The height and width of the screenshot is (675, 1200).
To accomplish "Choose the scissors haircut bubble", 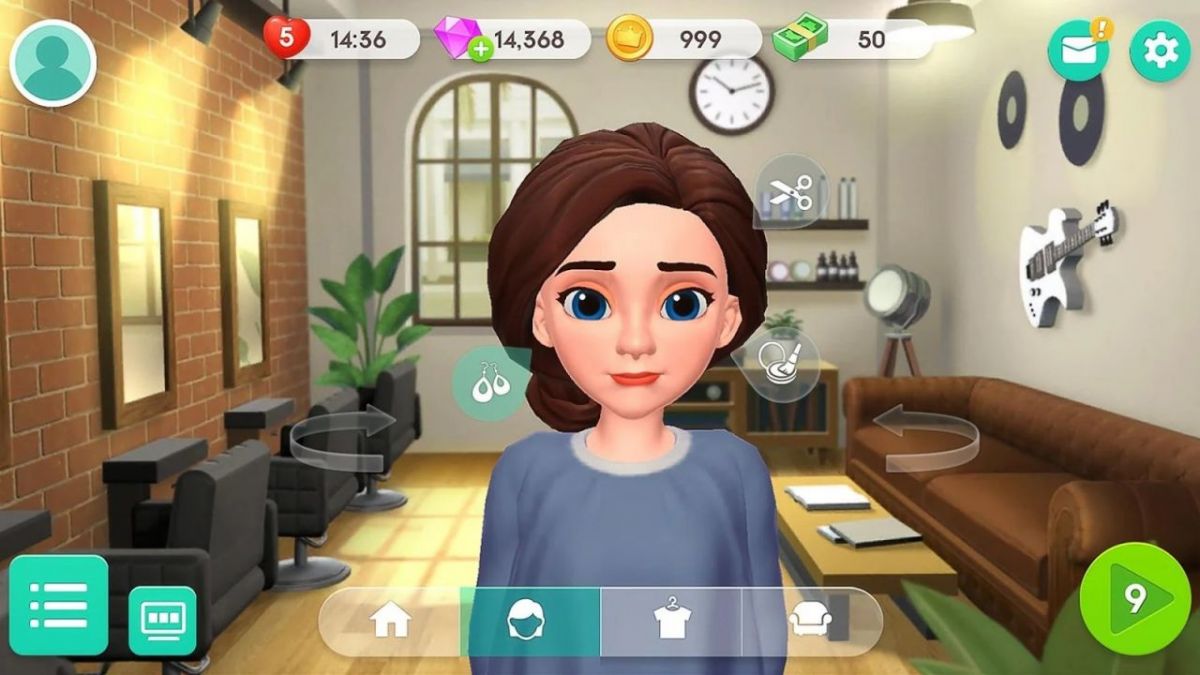I will [790, 190].
